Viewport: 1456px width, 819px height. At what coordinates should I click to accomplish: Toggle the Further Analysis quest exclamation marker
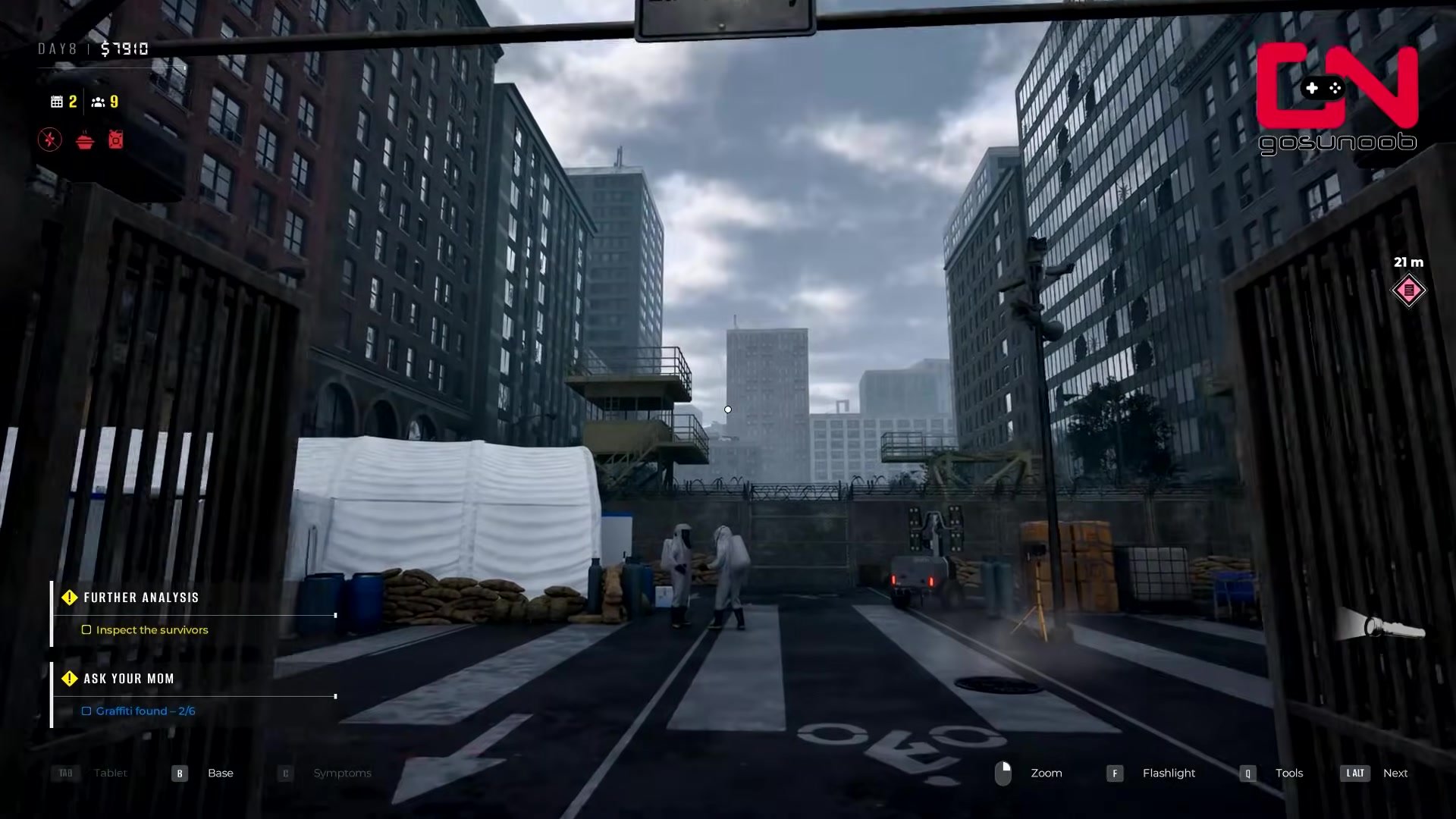(70, 597)
